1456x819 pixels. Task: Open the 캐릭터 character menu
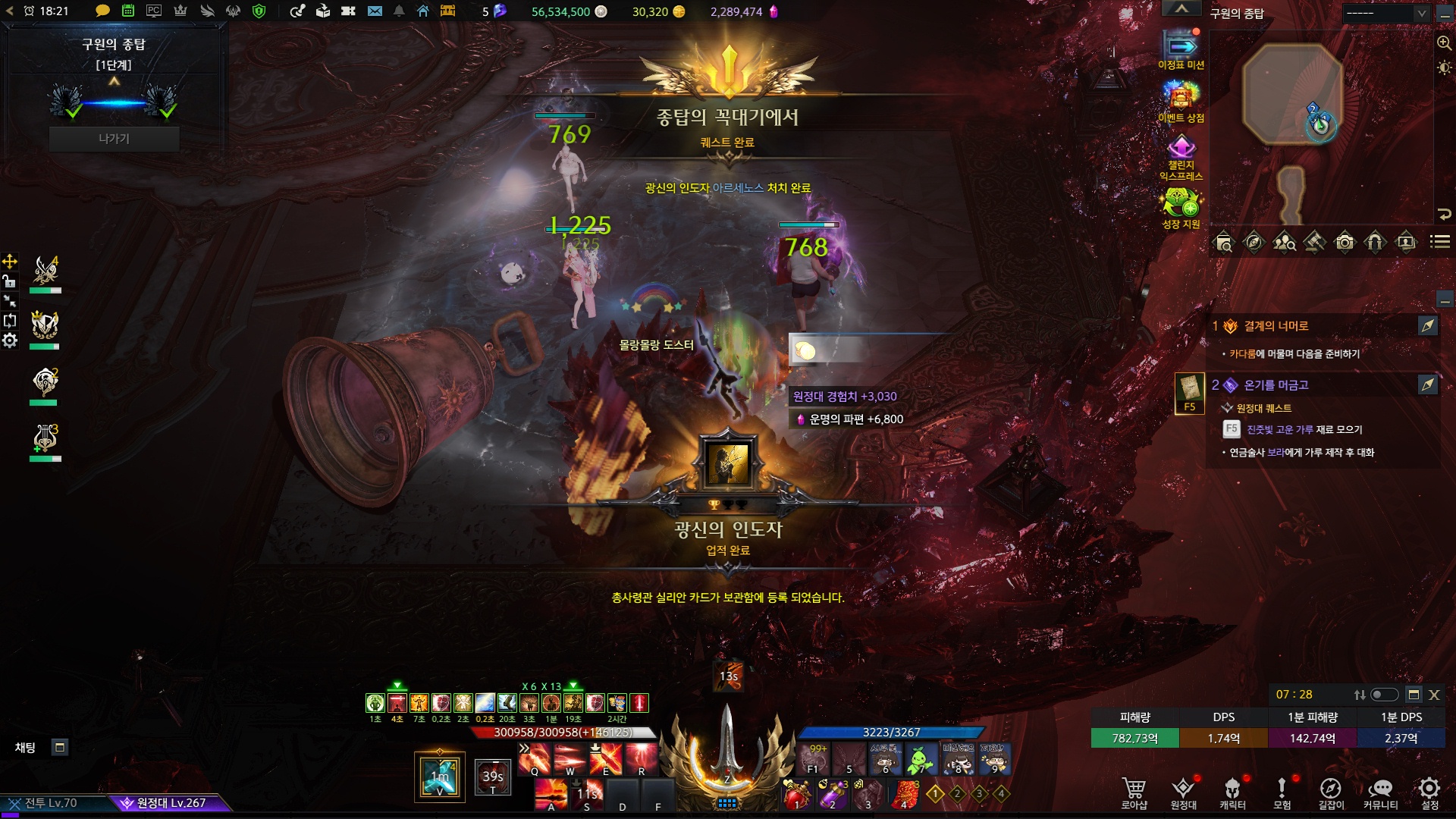[x=1232, y=792]
